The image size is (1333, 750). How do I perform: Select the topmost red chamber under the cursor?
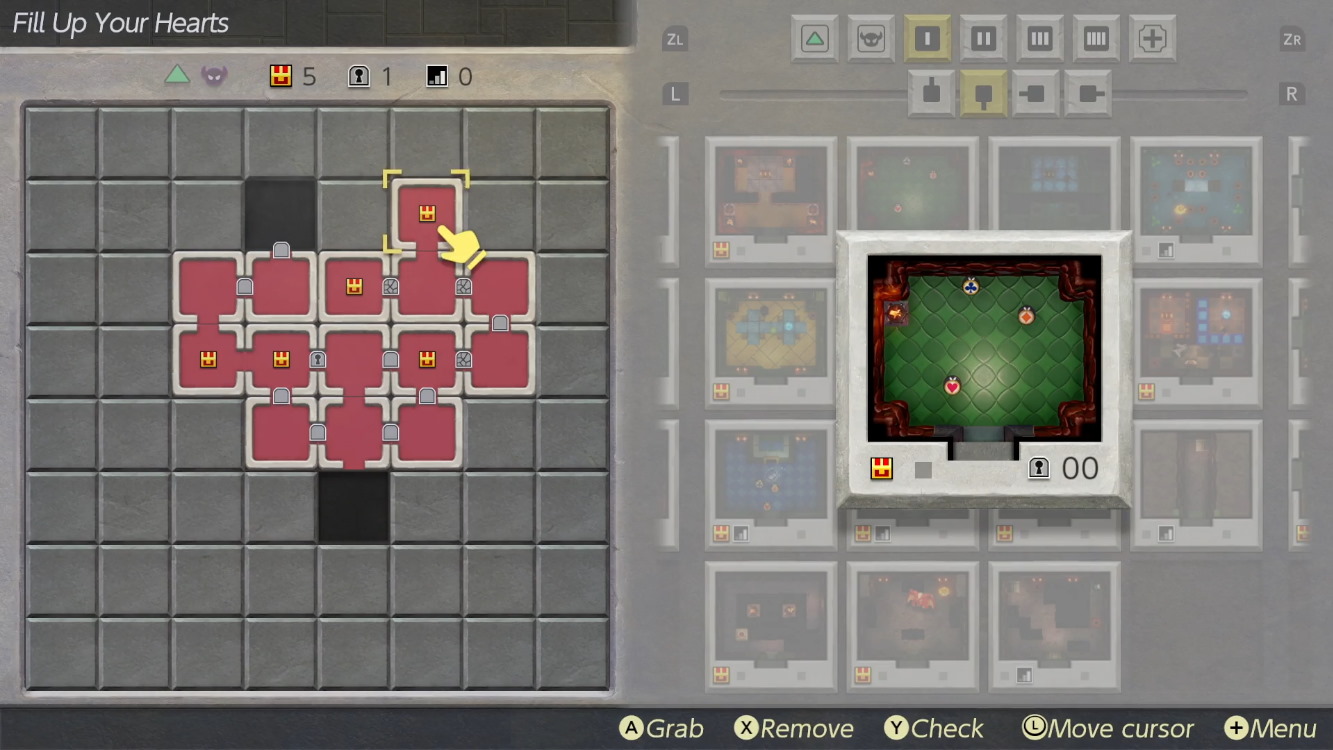click(427, 213)
